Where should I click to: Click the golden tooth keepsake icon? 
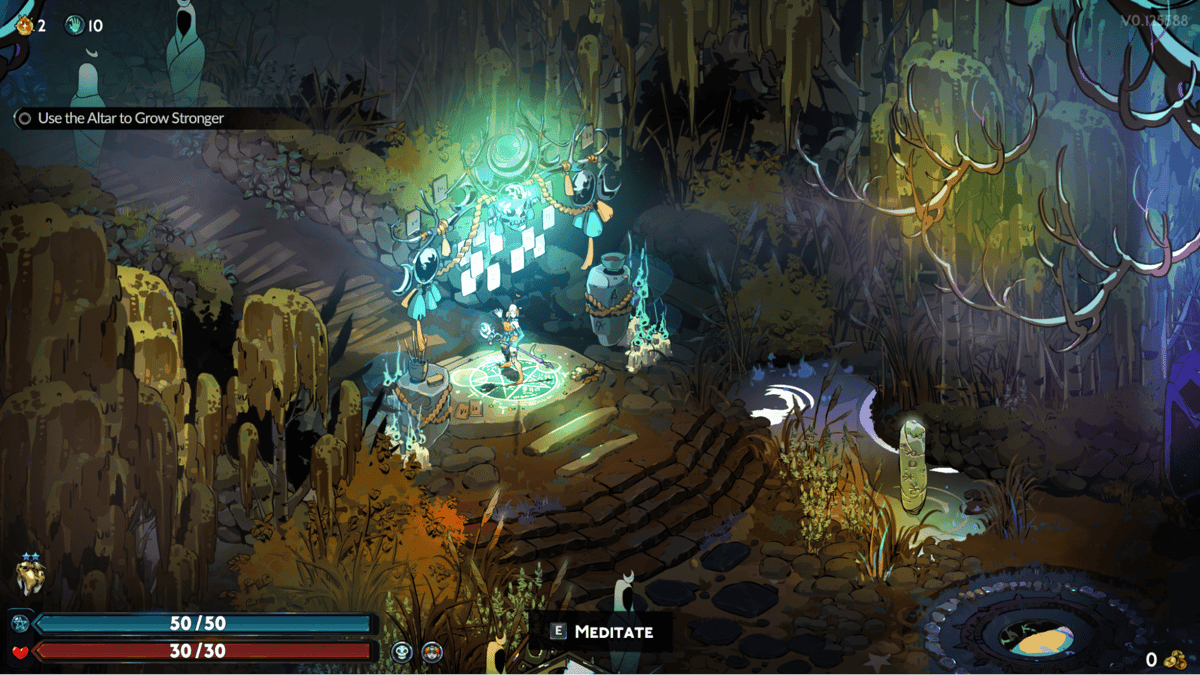(29, 577)
